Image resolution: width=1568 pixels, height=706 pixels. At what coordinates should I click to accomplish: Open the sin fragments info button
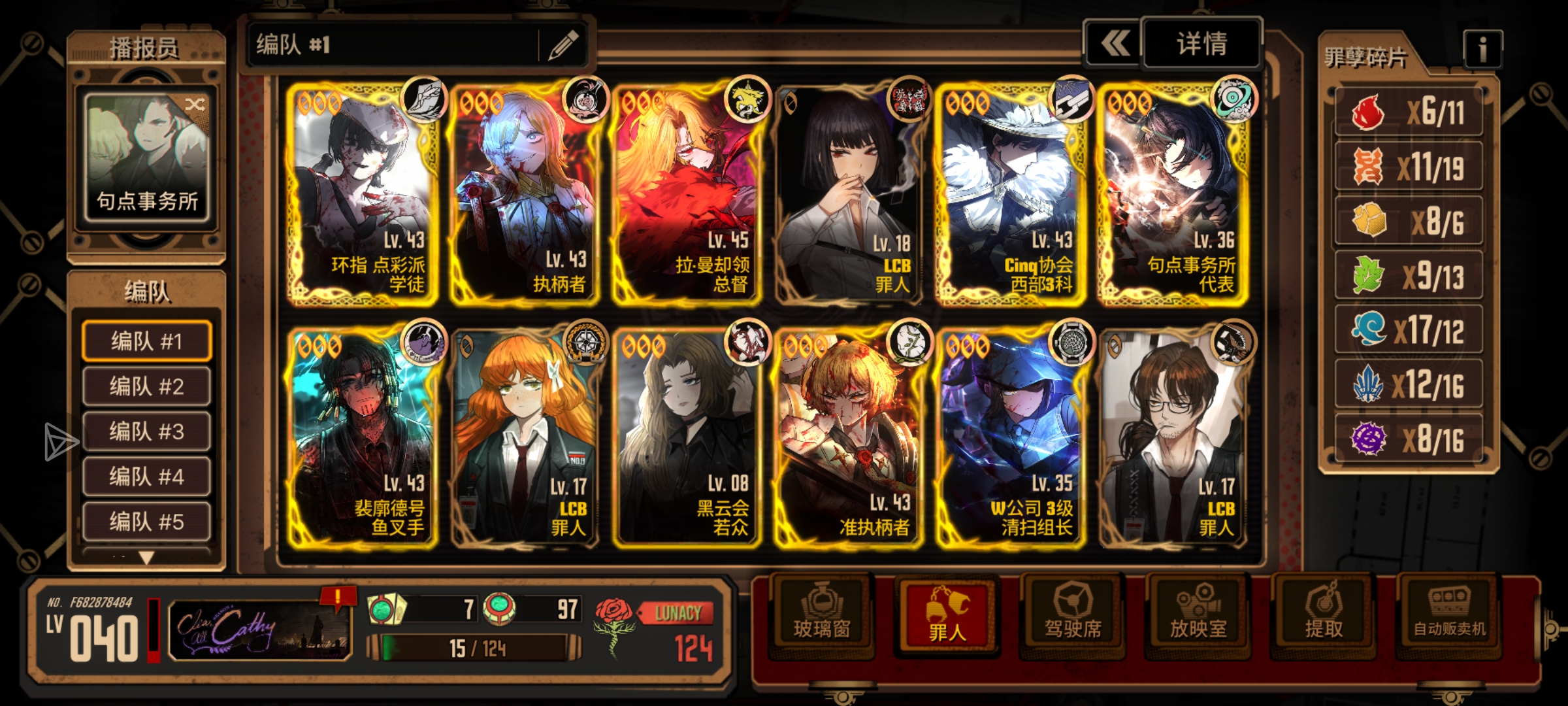(1482, 49)
